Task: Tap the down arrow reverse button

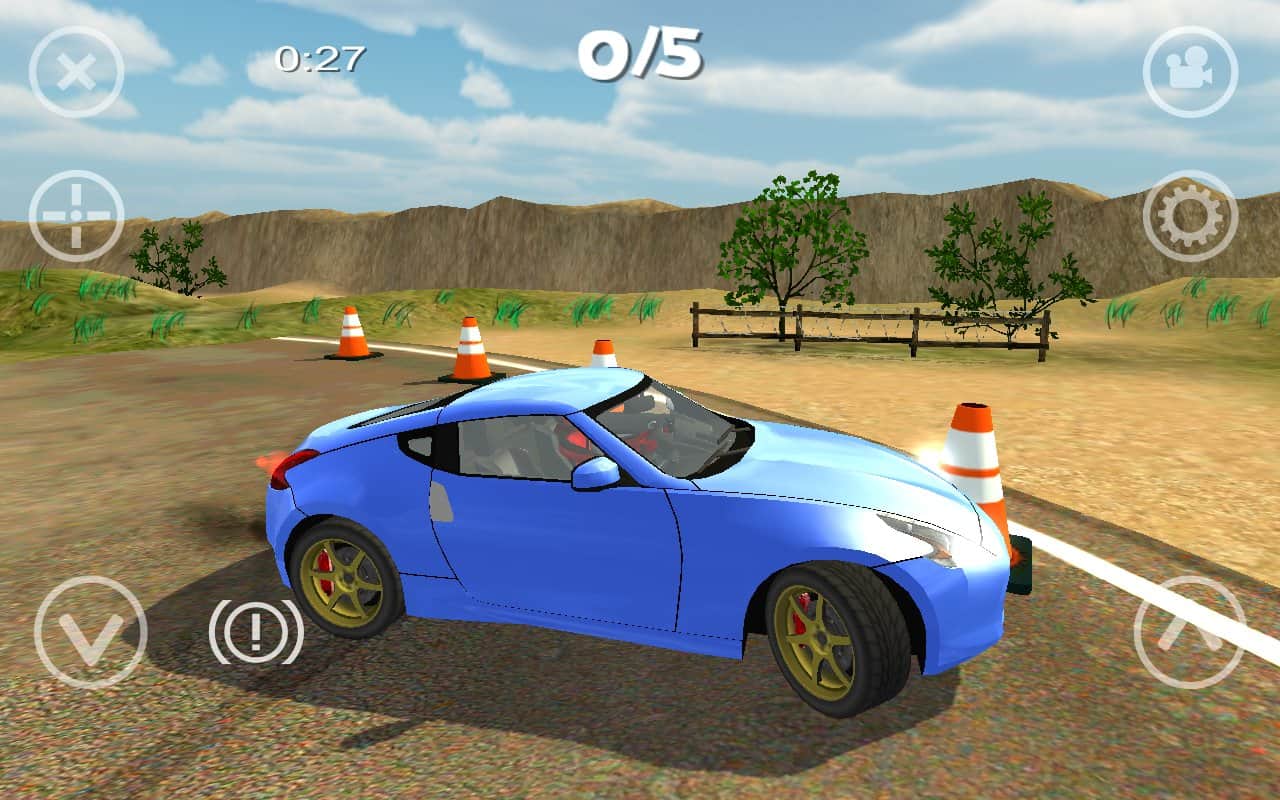Action: pyautogui.click(x=90, y=632)
